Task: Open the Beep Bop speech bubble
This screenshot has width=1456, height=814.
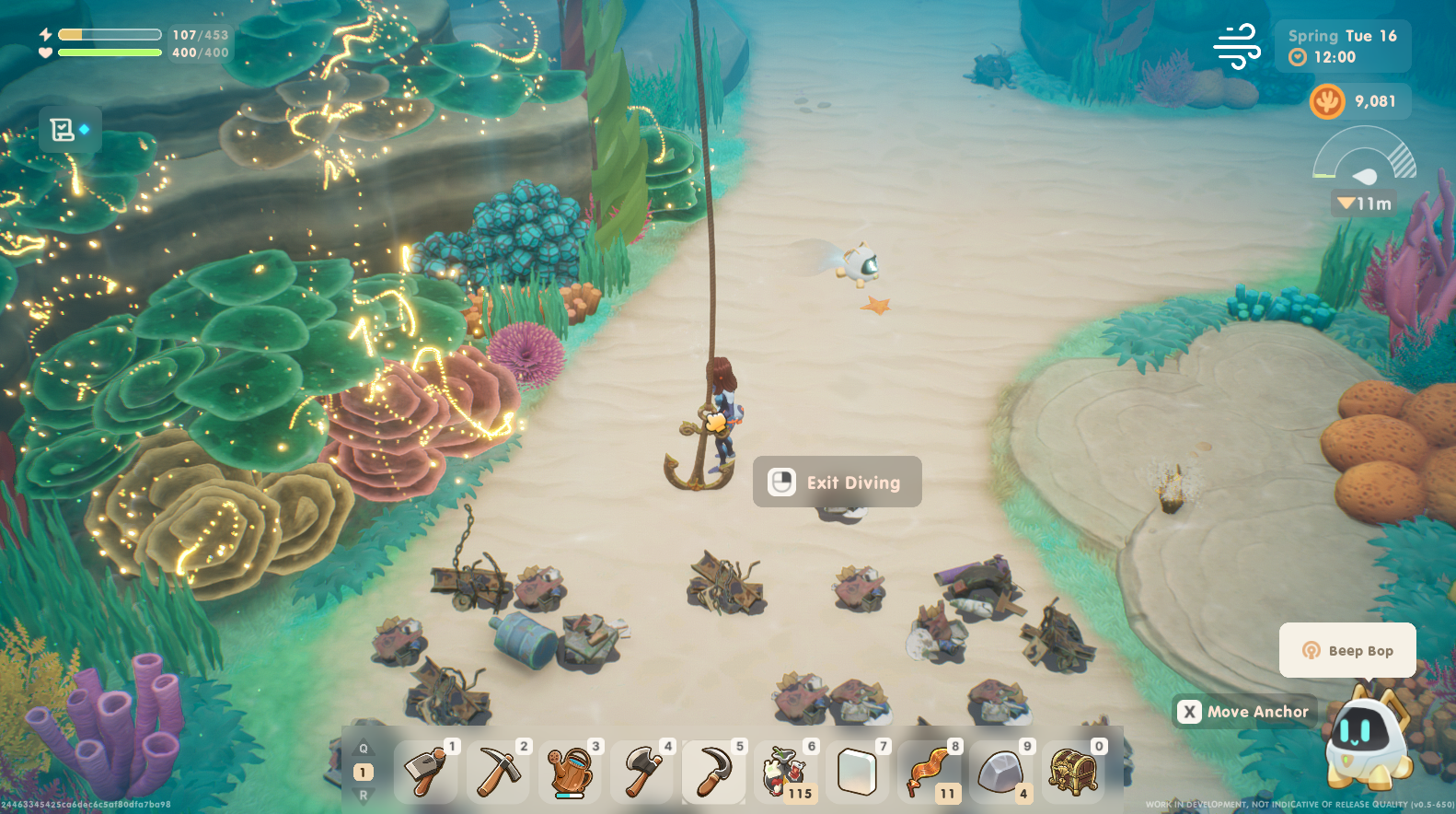Action: (1347, 650)
